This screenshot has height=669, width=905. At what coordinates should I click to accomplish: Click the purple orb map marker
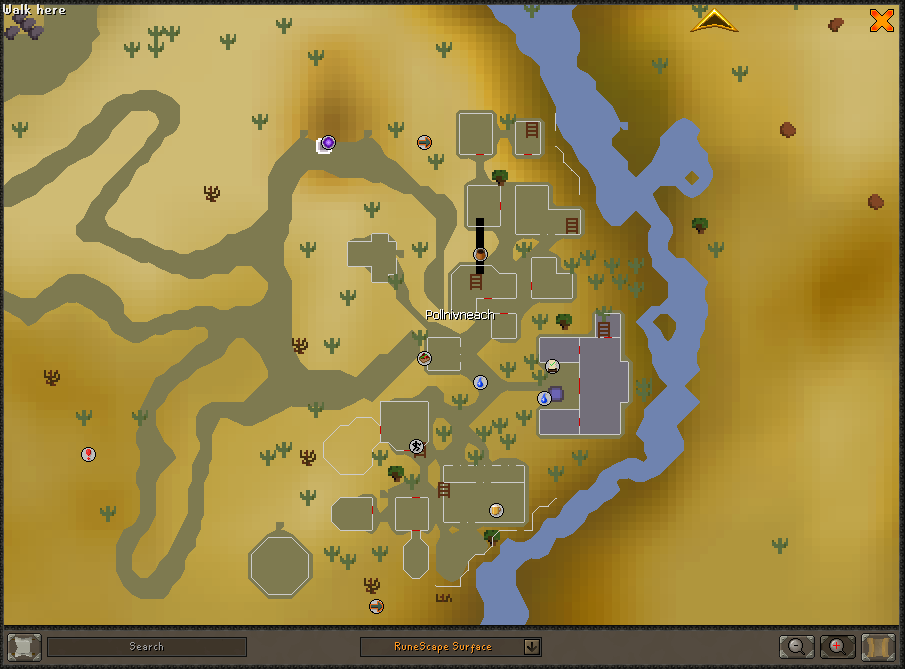tap(328, 143)
